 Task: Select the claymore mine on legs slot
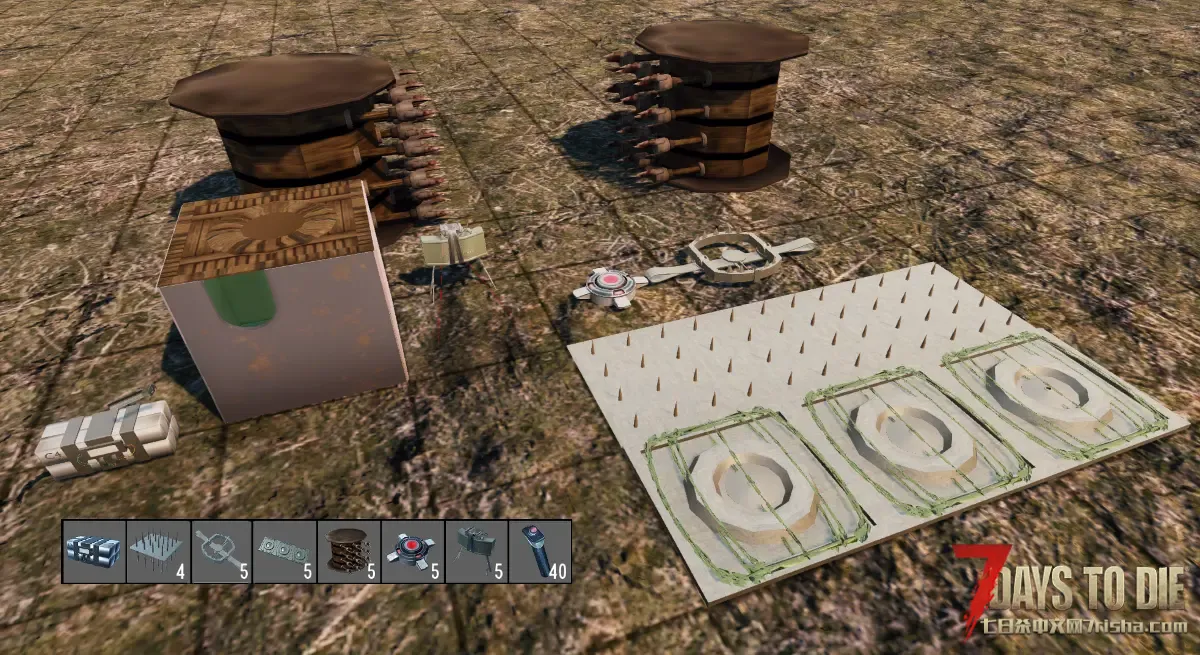476,551
